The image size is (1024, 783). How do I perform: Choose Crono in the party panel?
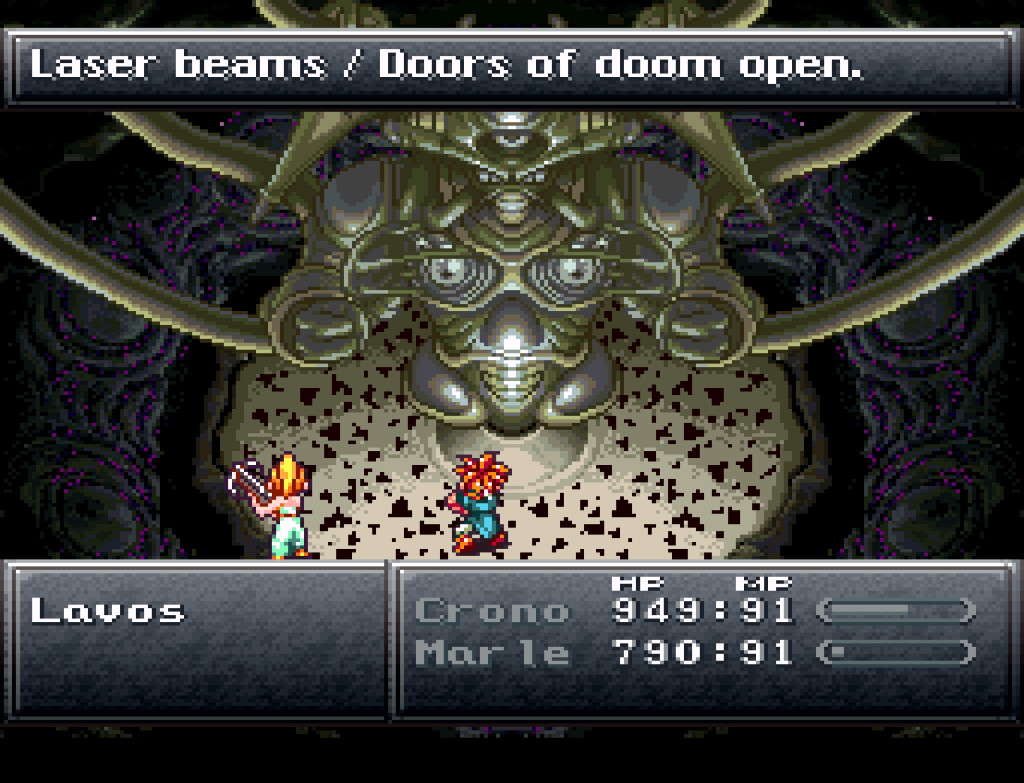[491, 610]
